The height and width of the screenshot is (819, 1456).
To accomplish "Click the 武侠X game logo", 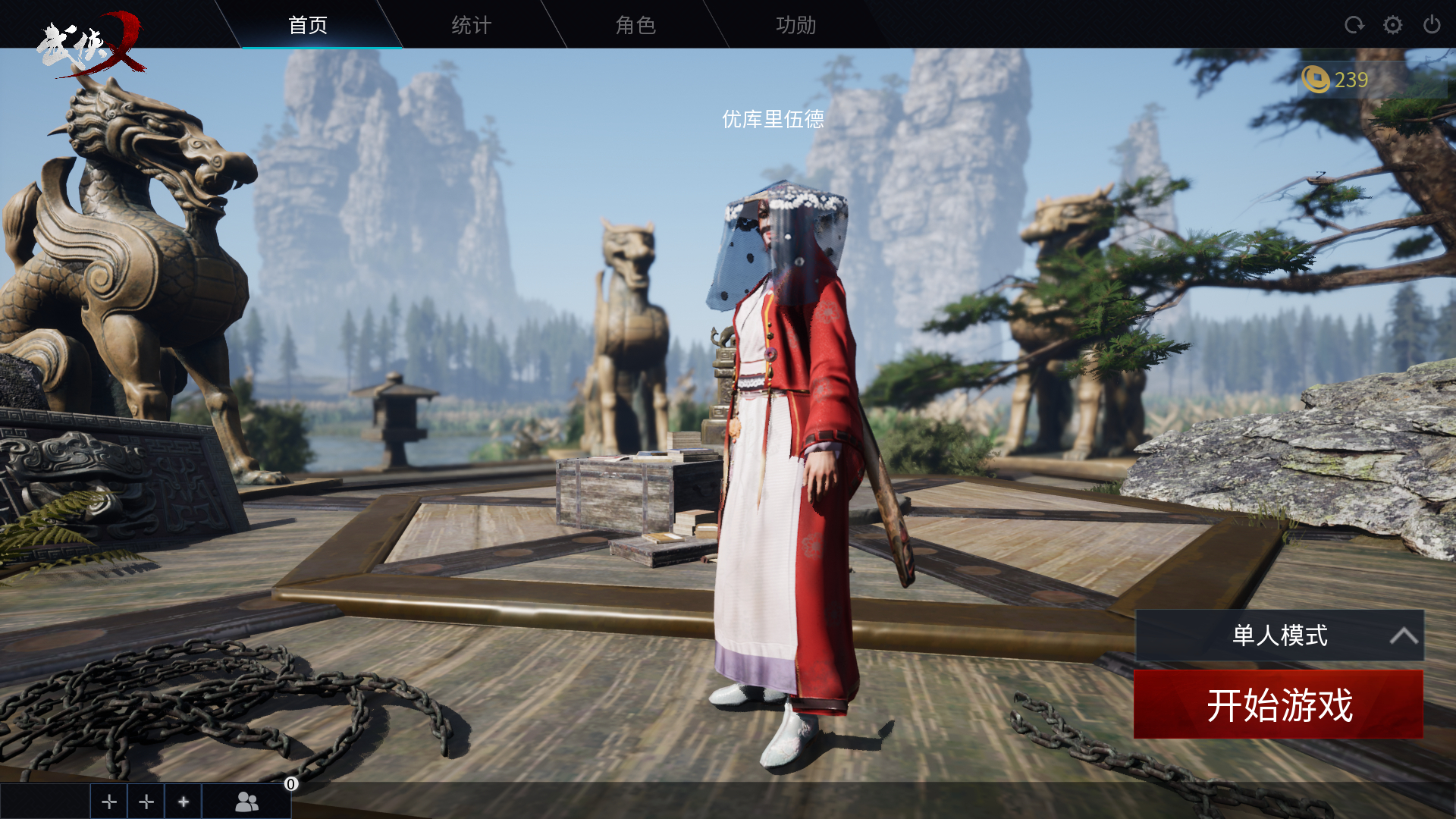I will pyautogui.click(x=91, y=44).
